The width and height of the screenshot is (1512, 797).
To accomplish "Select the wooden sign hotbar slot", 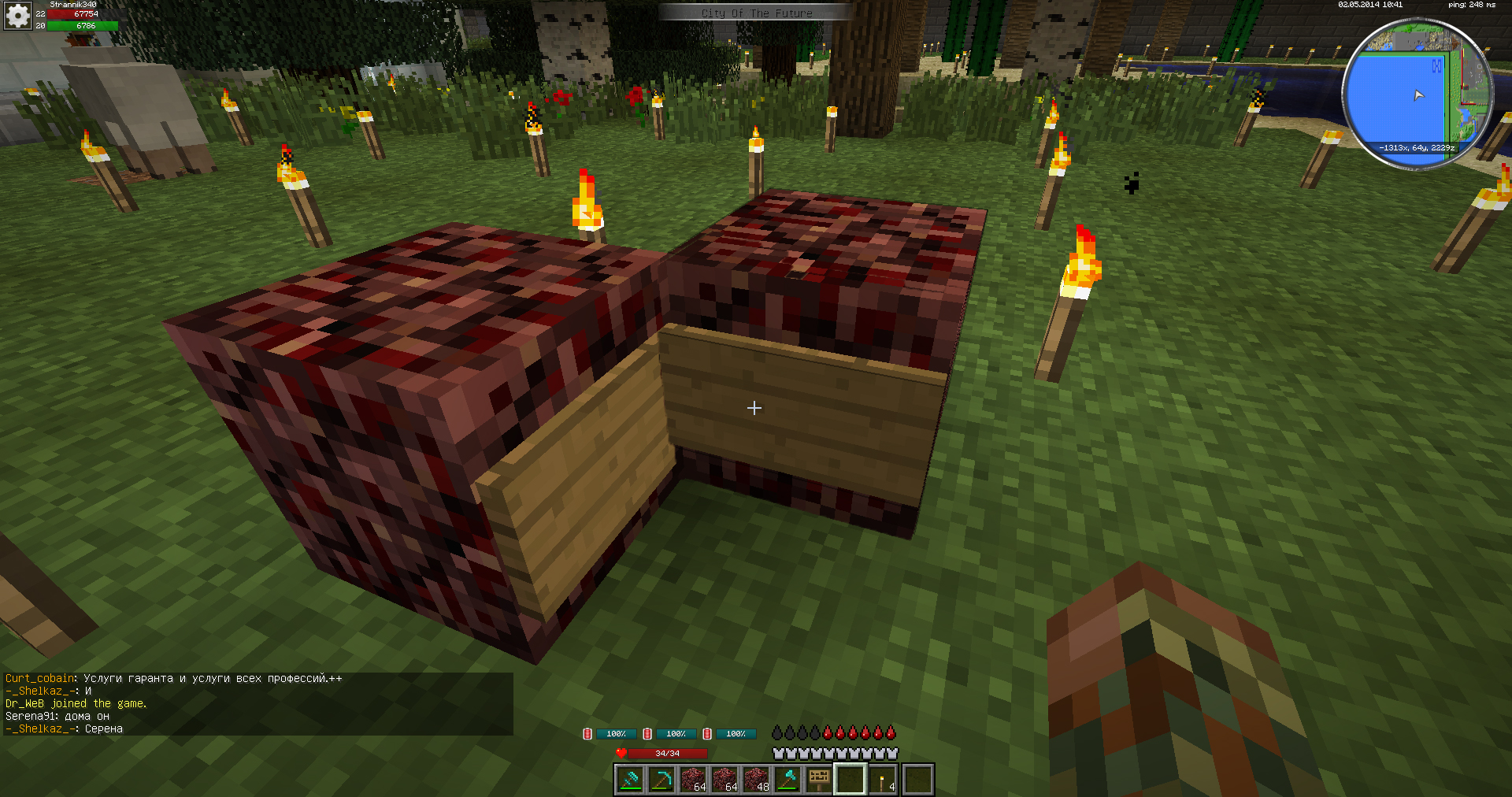I will 820,780.
